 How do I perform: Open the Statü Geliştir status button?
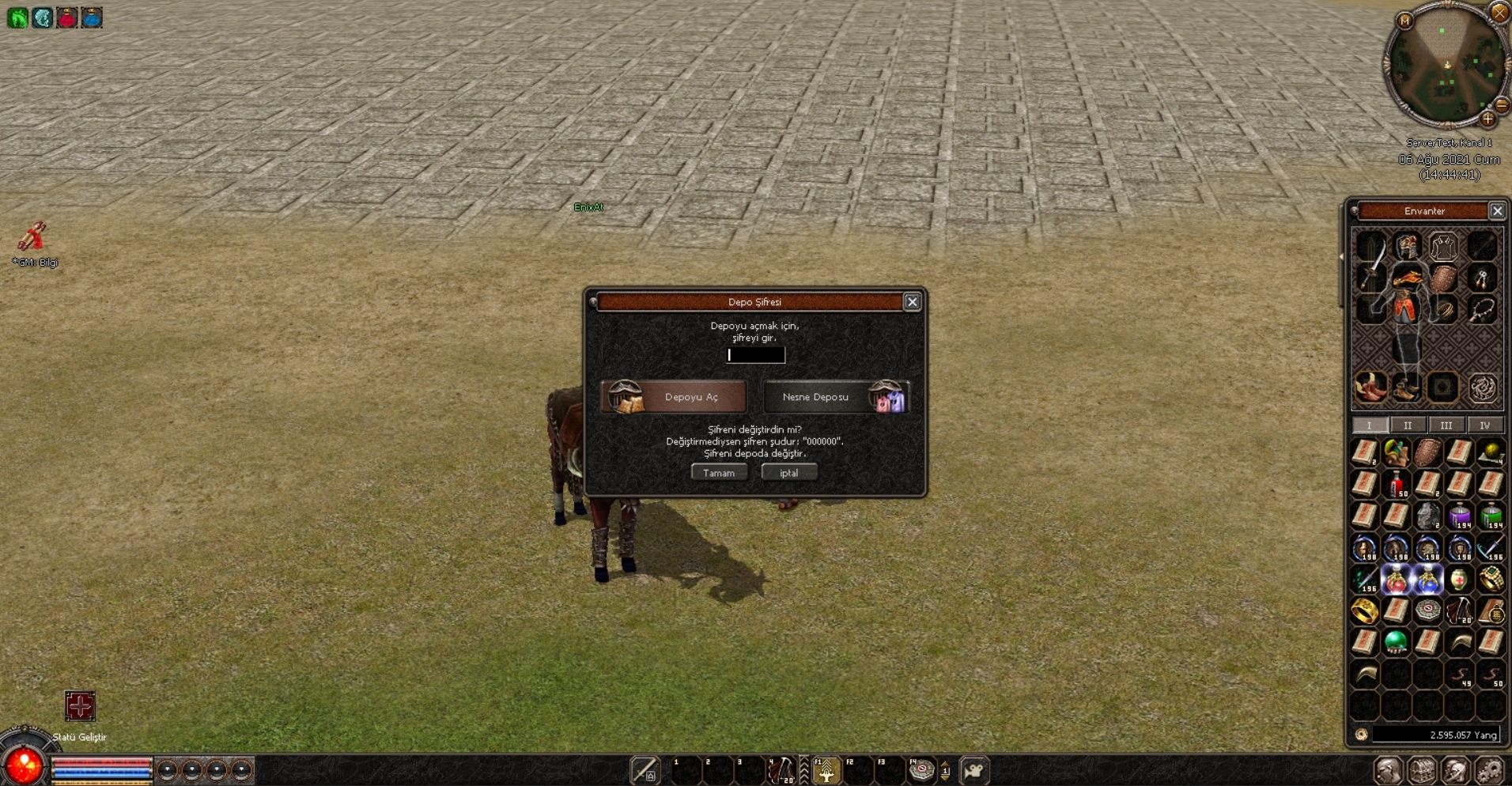coord(80,706)
